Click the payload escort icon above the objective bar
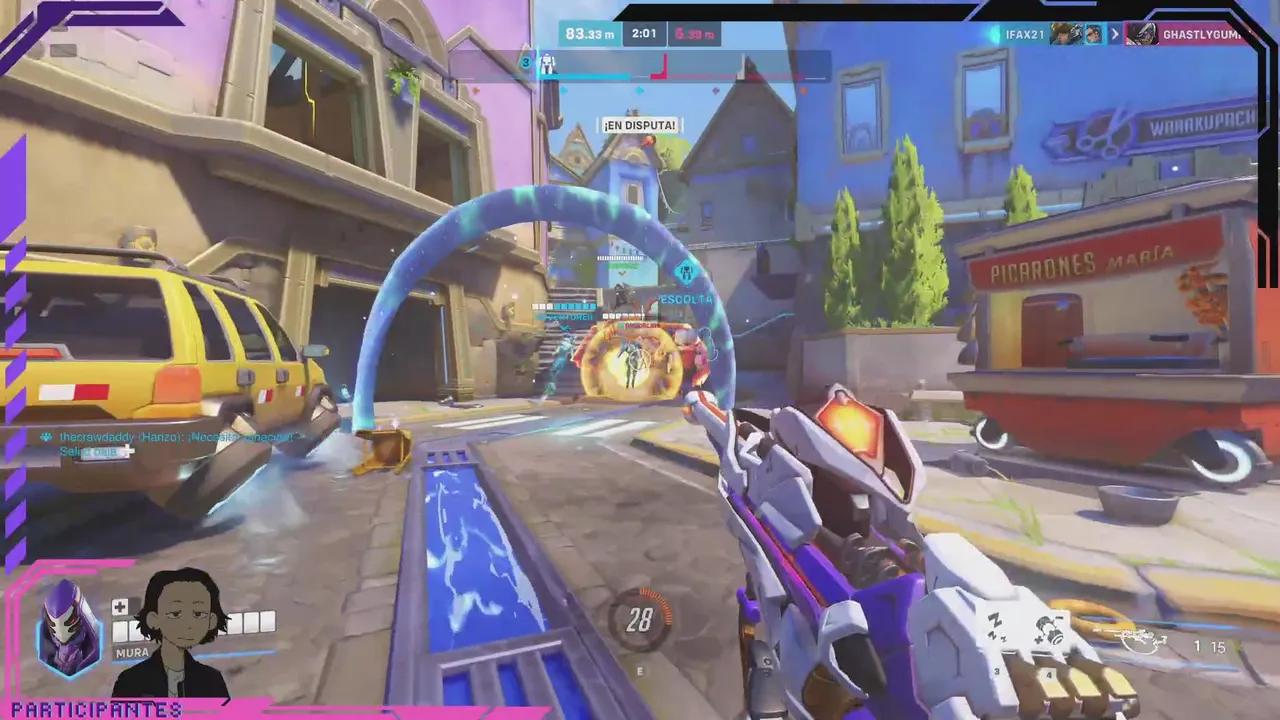Viewport: 1280px width, 720px height. pyautogui.click(x=547, y=64)
